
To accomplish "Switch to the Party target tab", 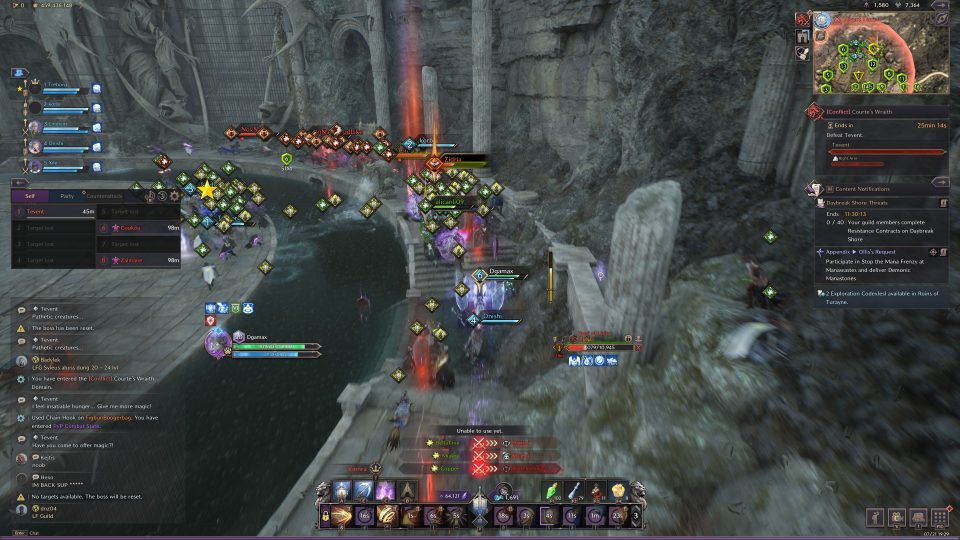I will click(66, 196).
